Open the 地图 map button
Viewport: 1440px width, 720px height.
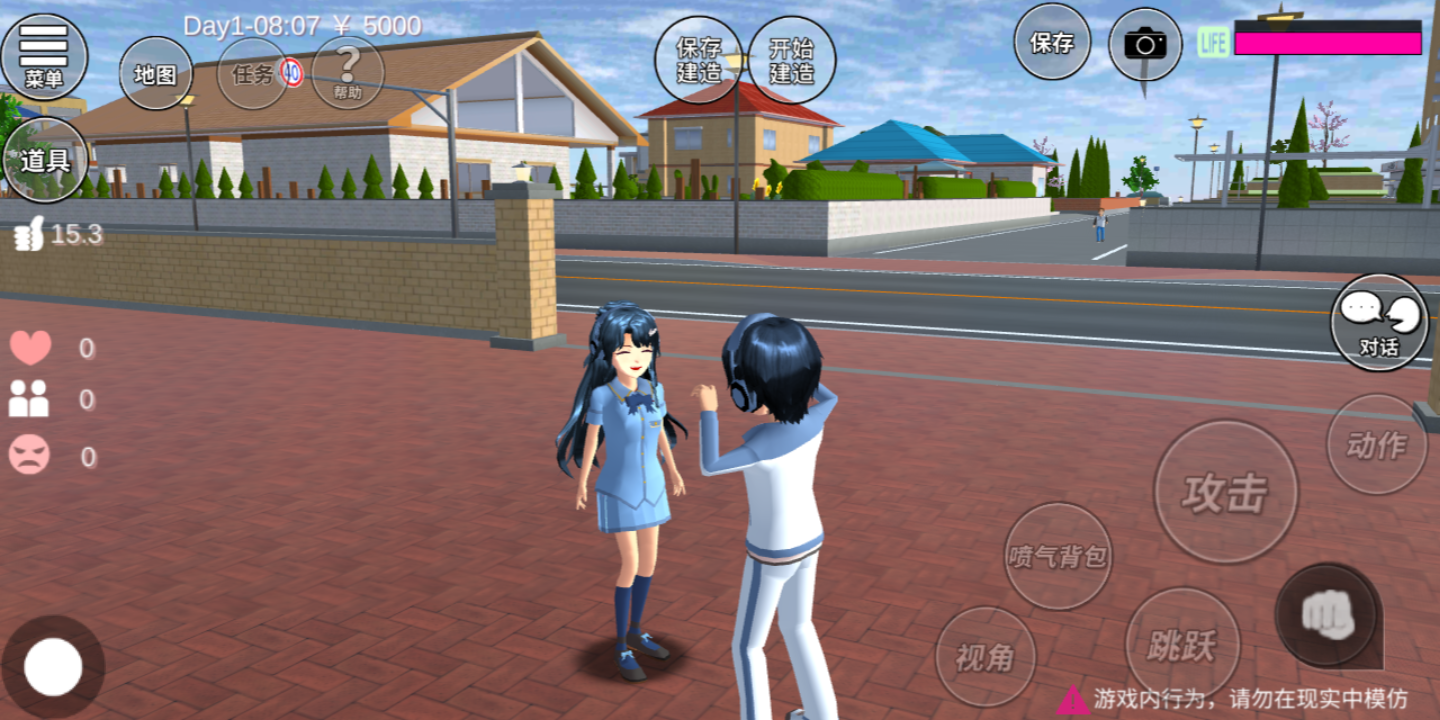[x=156, y=73]
